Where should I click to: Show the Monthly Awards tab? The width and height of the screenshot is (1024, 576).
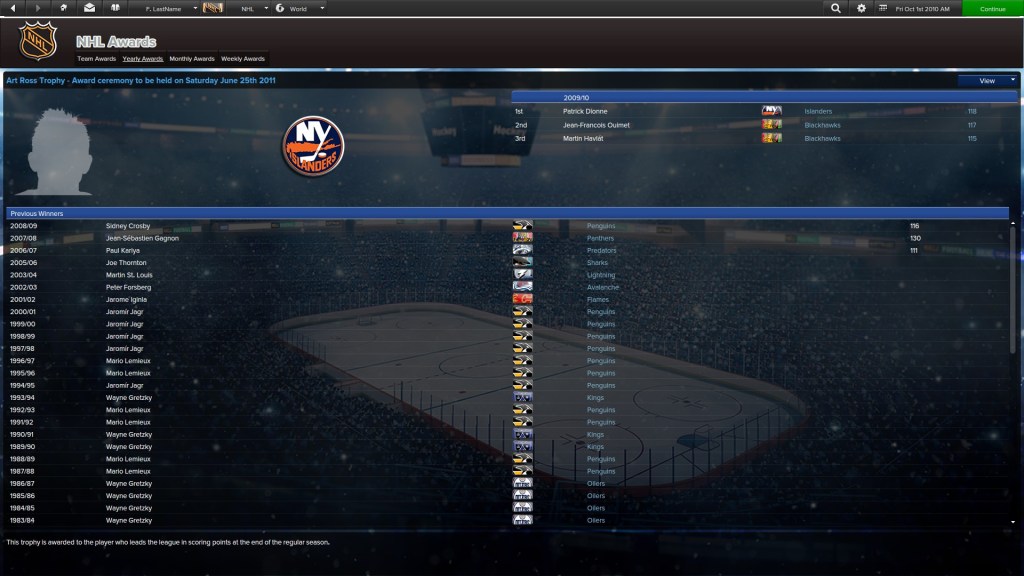point(192,59)
